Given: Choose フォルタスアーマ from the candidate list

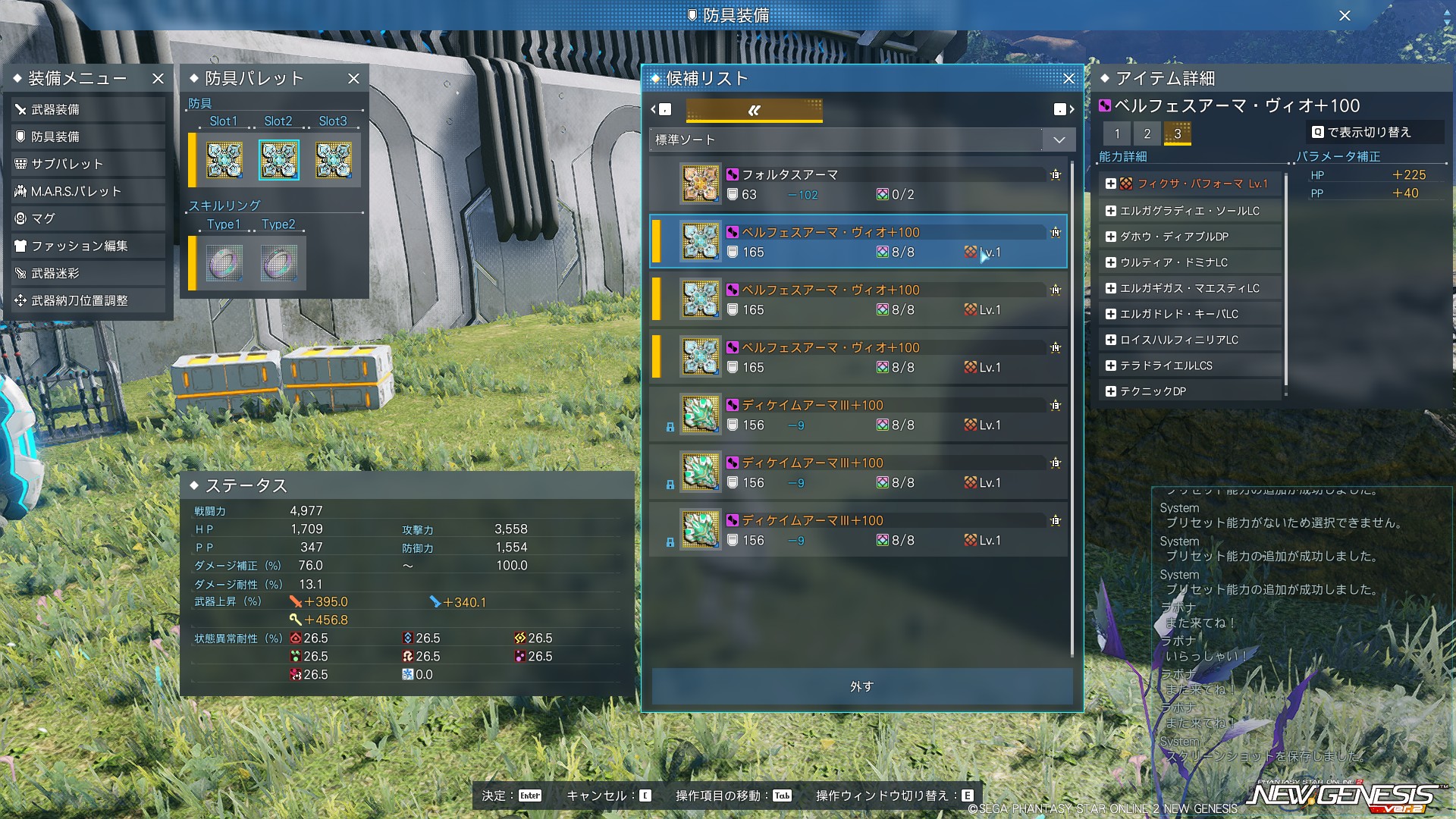Looking at the screenshot, I should [x=858, y=184].
